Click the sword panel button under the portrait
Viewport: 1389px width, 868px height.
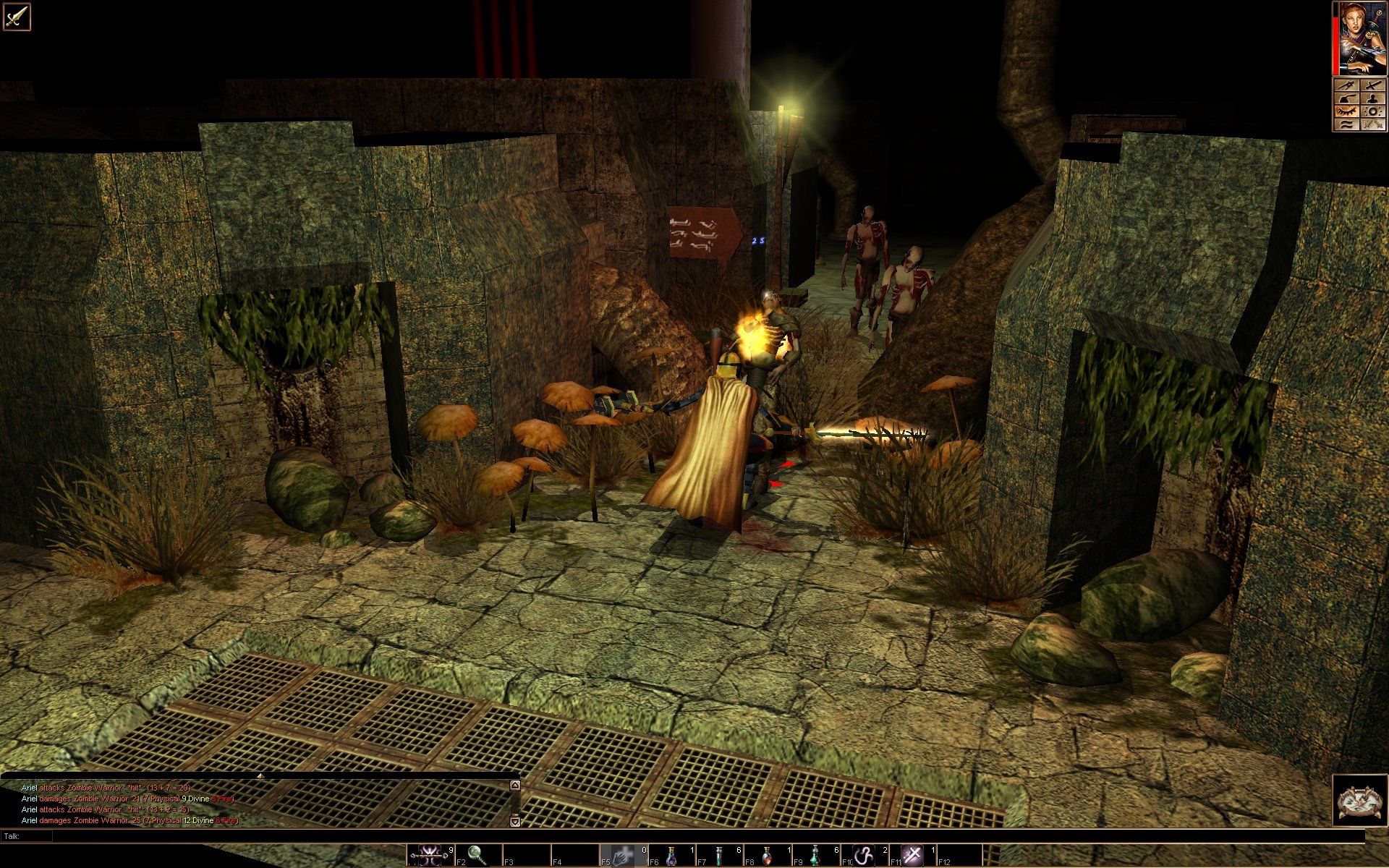[1373, 86]
